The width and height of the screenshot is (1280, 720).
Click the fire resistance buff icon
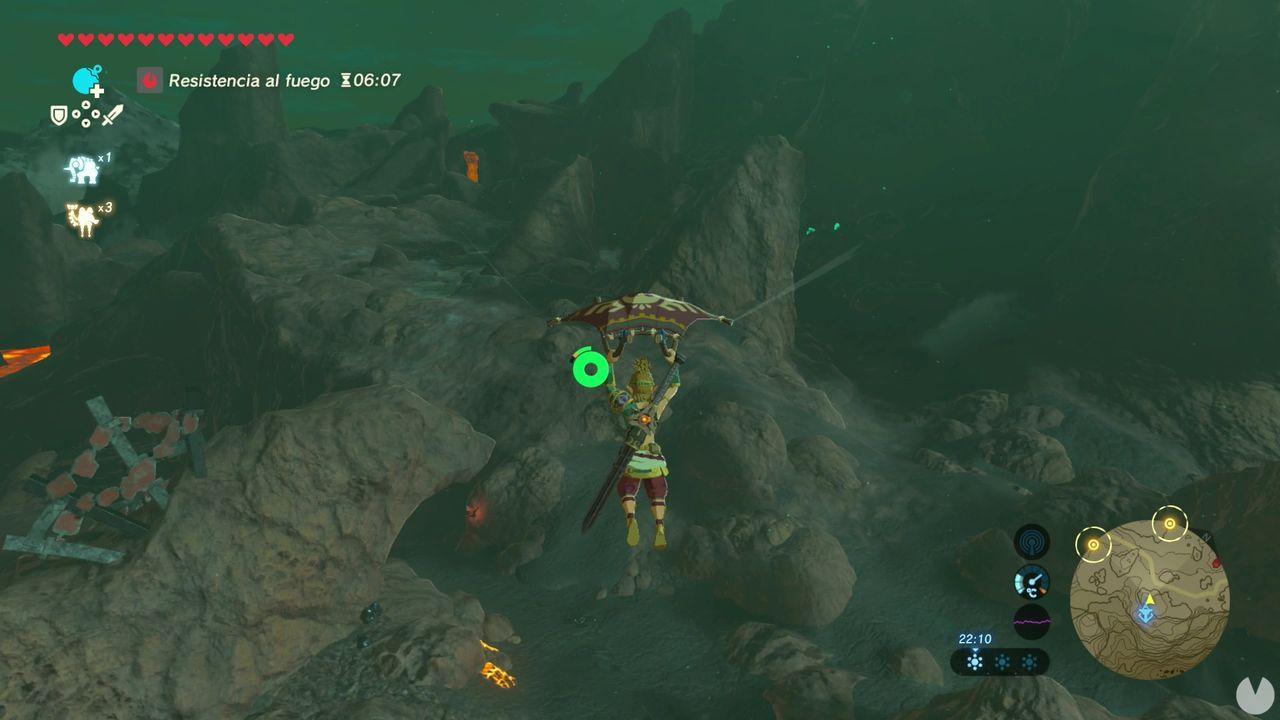click(149, 80)
